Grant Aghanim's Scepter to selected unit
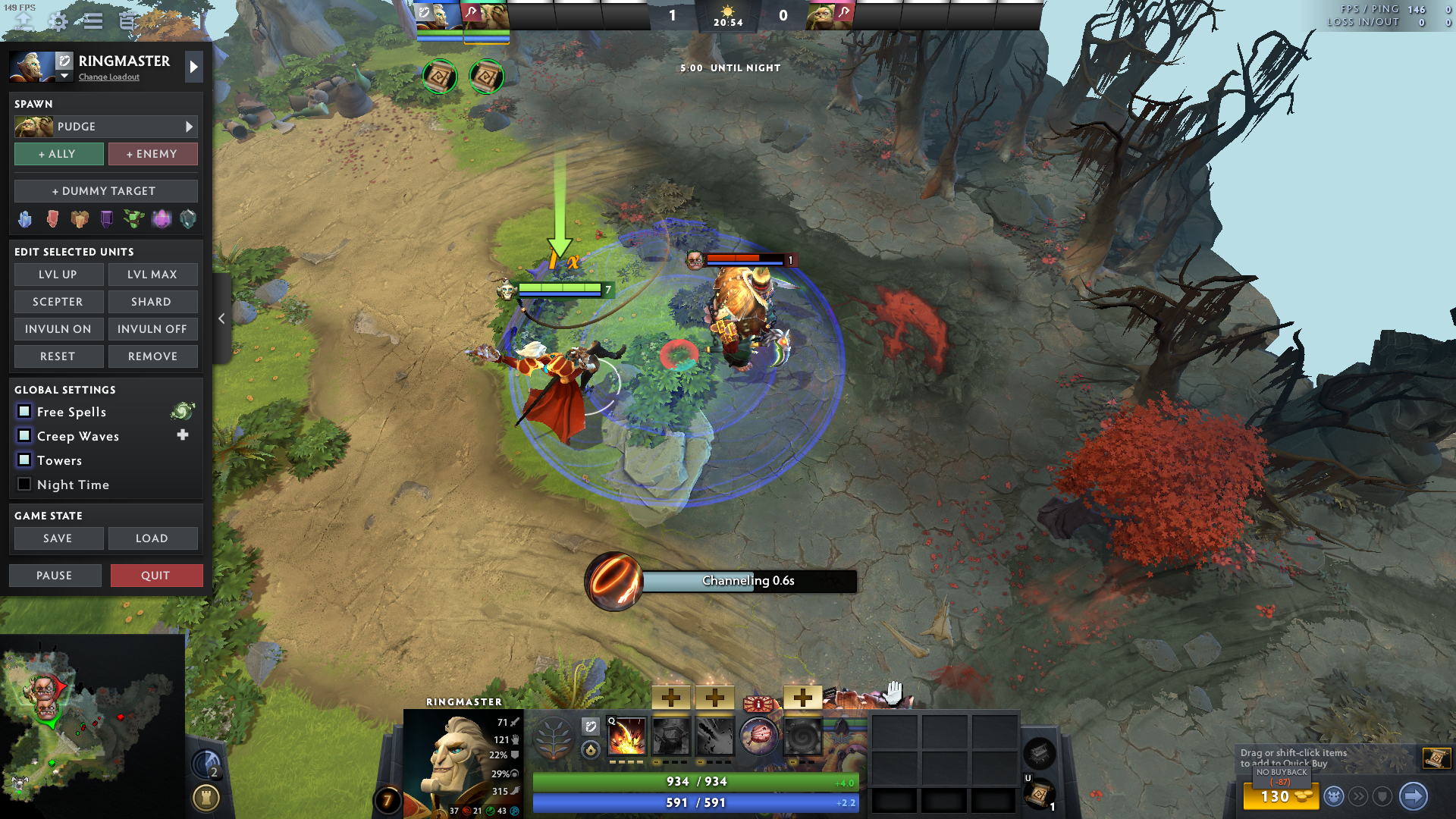This screenshot has width=1456, height=819. pos(58,302)
